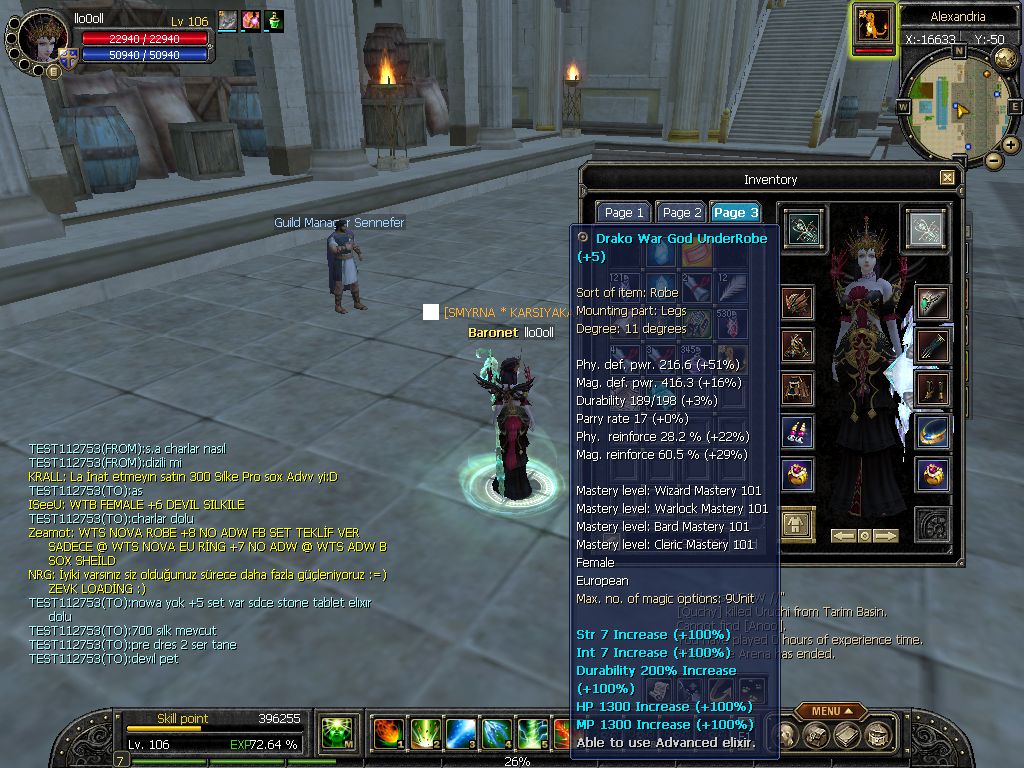Switch to inventory Page 1
Screen dimensions: 1024x768
pos(624,212)
